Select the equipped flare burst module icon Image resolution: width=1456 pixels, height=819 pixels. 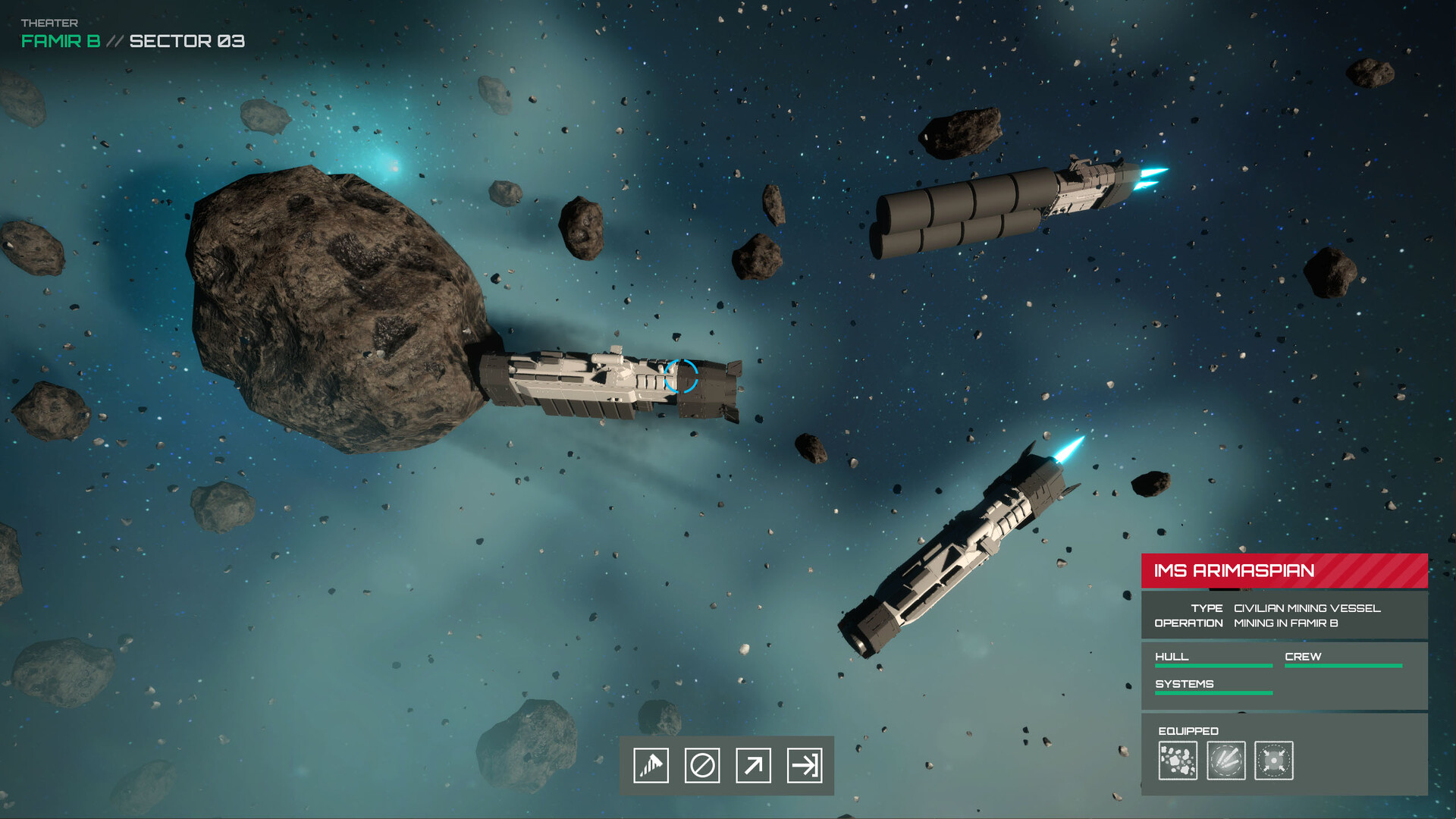(1227, 761)
